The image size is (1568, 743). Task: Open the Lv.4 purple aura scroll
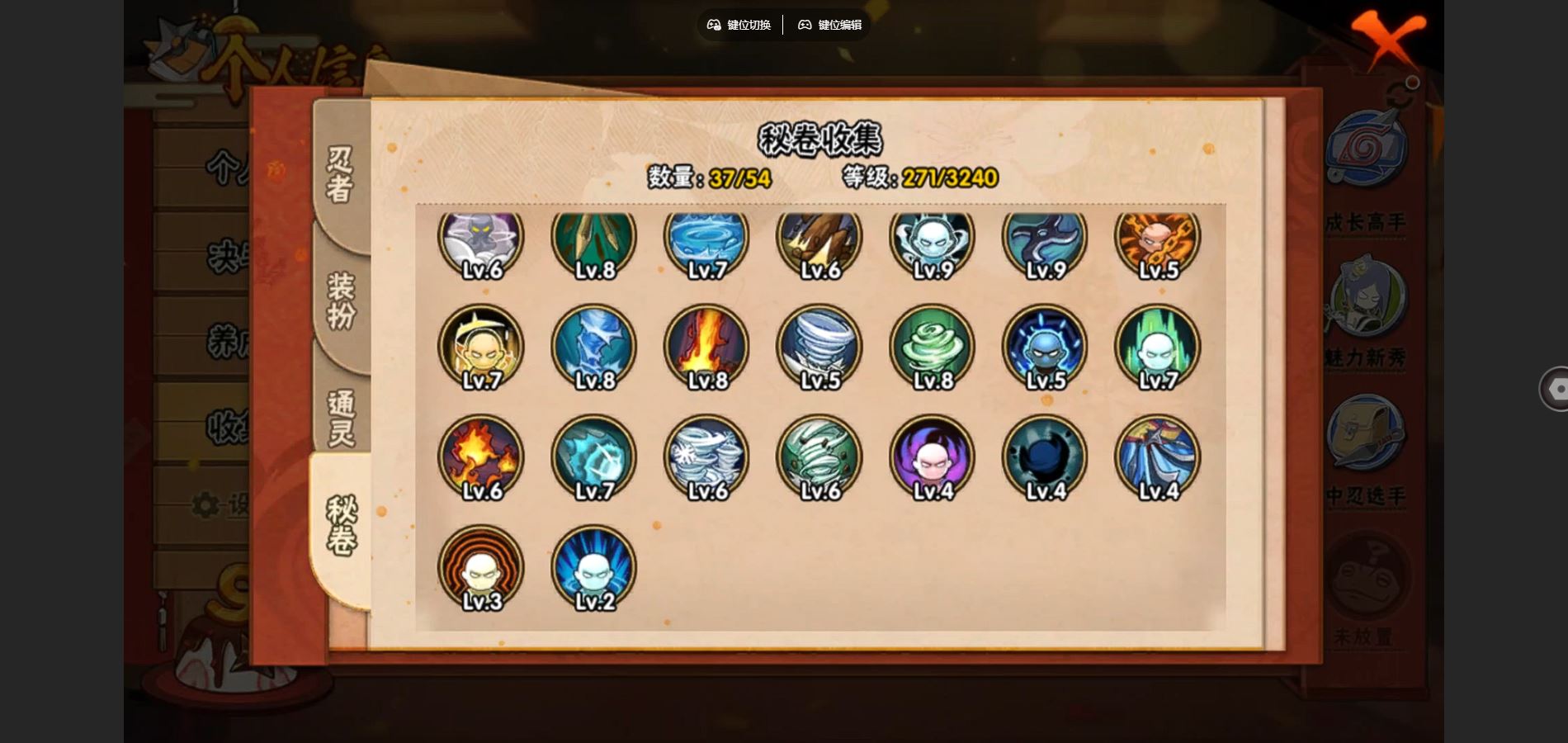point(933,457)
